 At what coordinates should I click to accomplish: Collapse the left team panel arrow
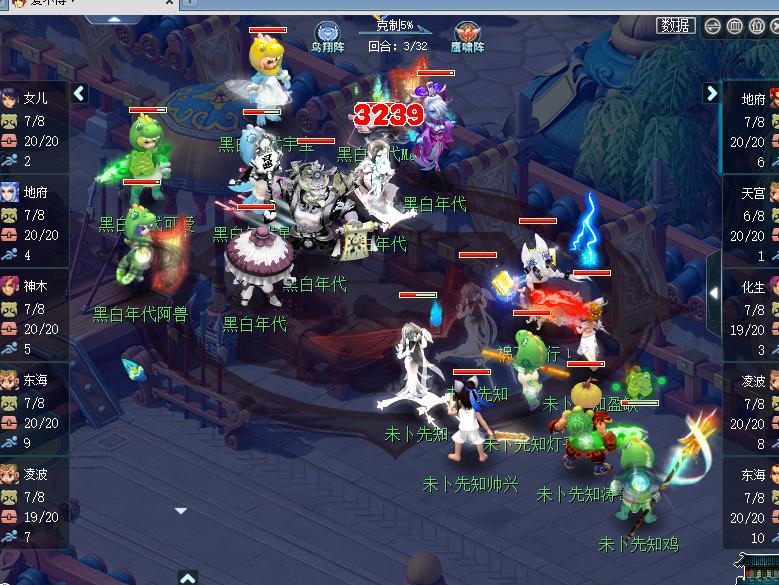(79, 94)
